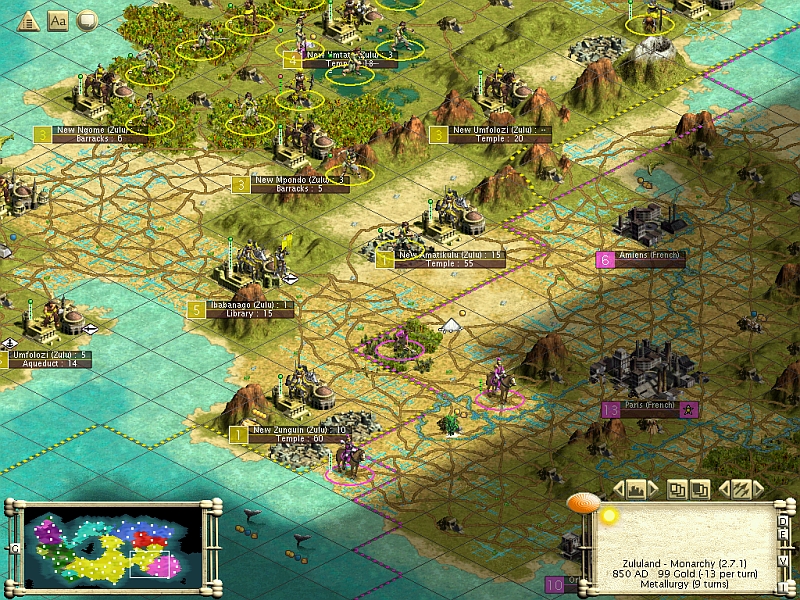Go to next city arrow
The image size is (800, 600).
pos(654,489)
